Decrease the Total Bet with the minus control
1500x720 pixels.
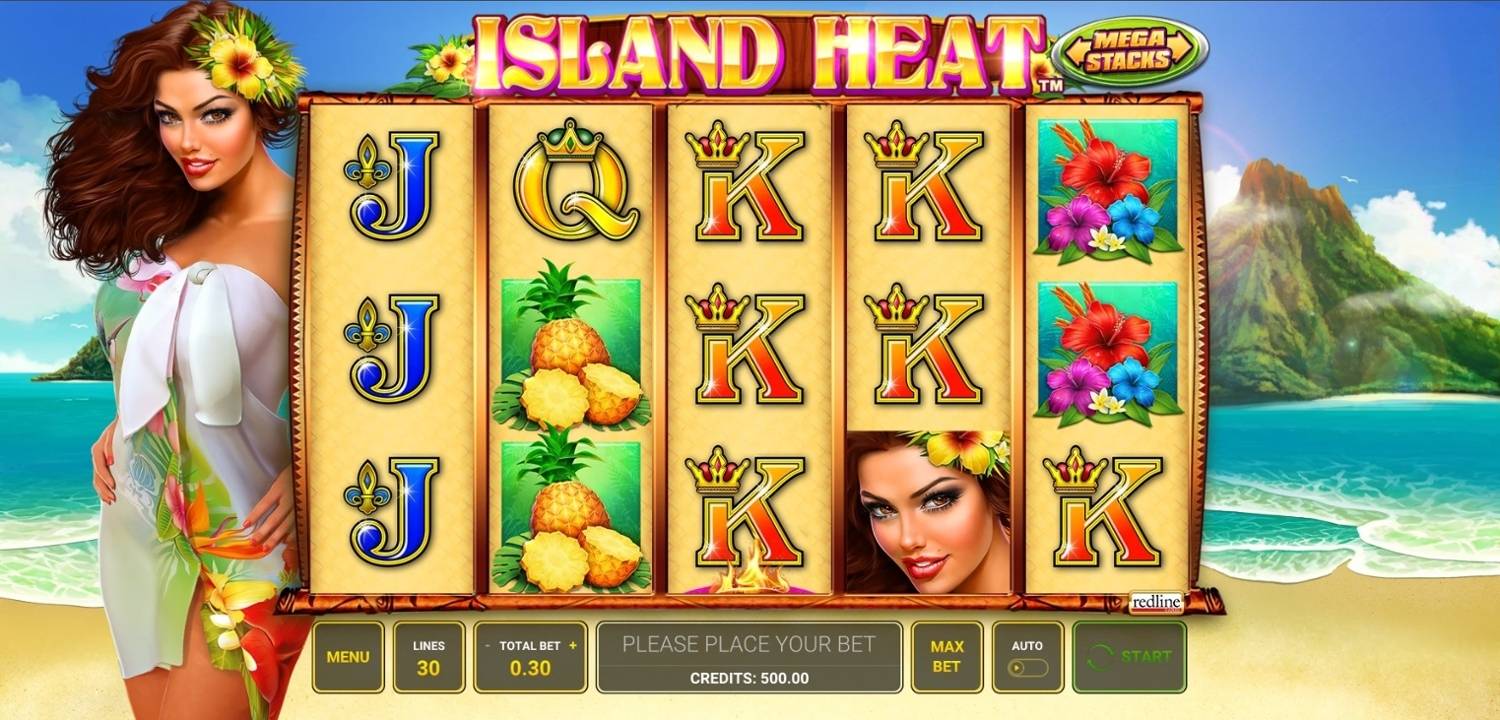point(487,647)
